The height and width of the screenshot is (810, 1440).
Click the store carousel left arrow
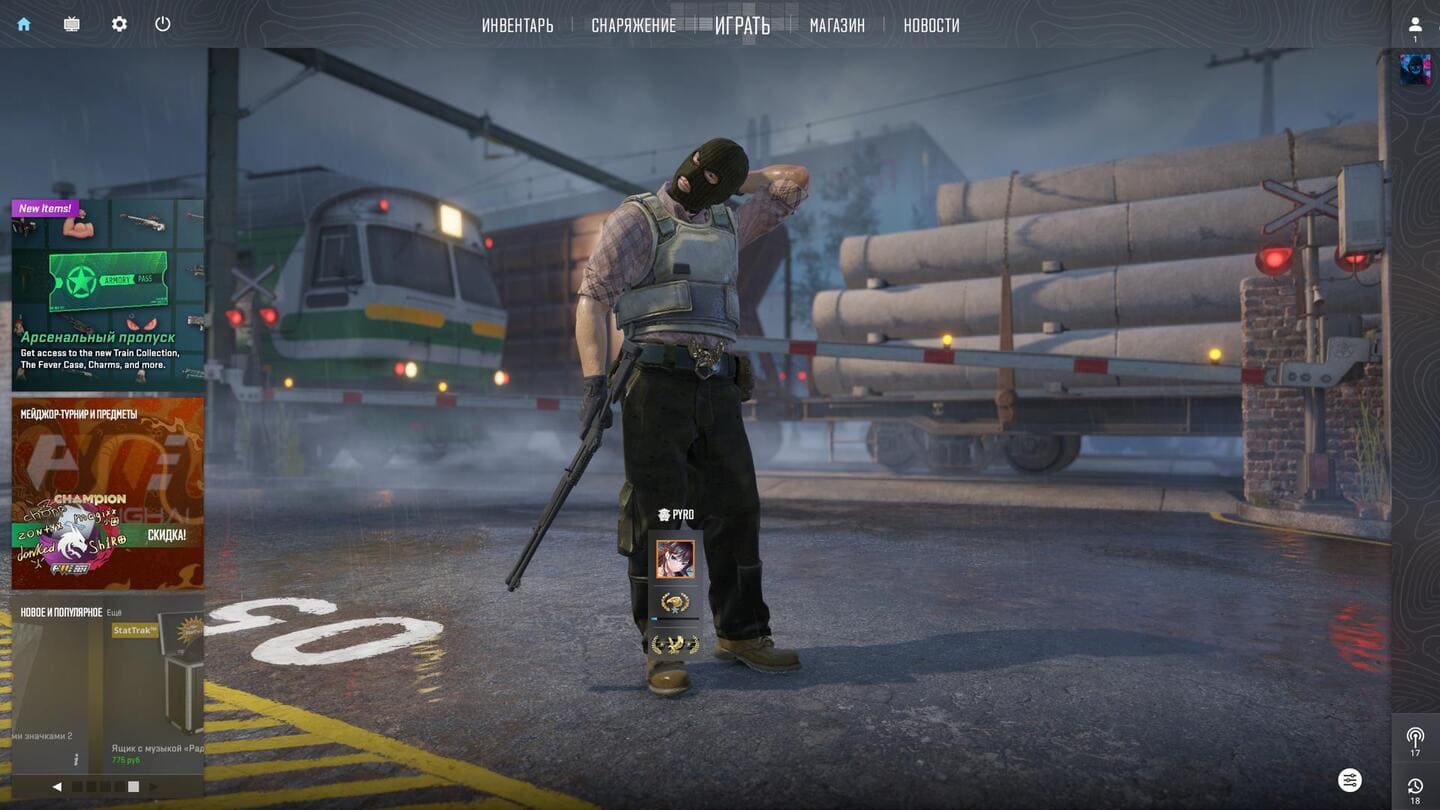click(x=57, y=787)
